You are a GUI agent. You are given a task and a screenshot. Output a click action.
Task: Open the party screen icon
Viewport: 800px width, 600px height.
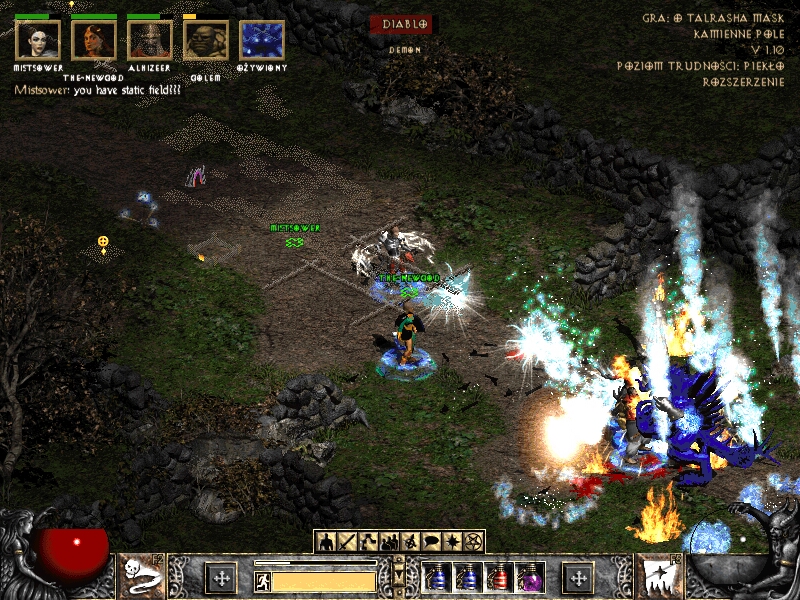pos(389,542)
